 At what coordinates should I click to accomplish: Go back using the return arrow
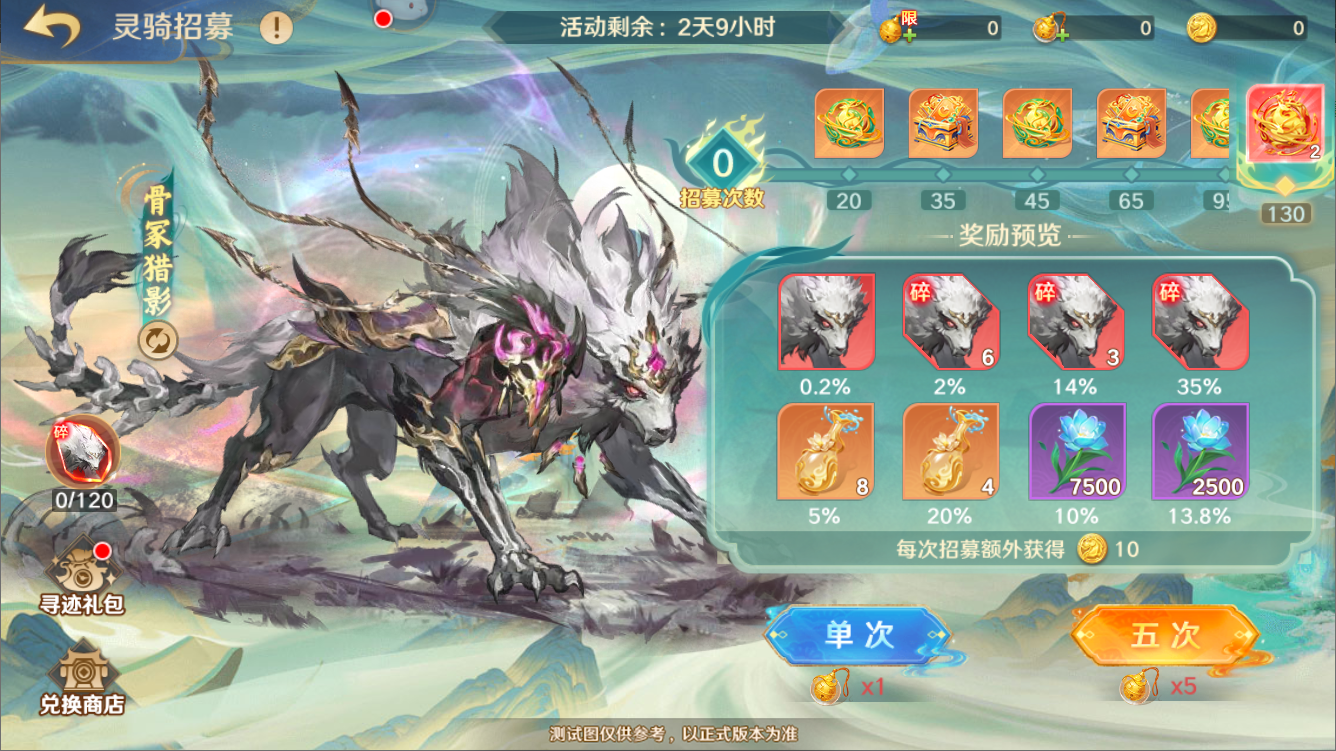(x=51, y=26)
